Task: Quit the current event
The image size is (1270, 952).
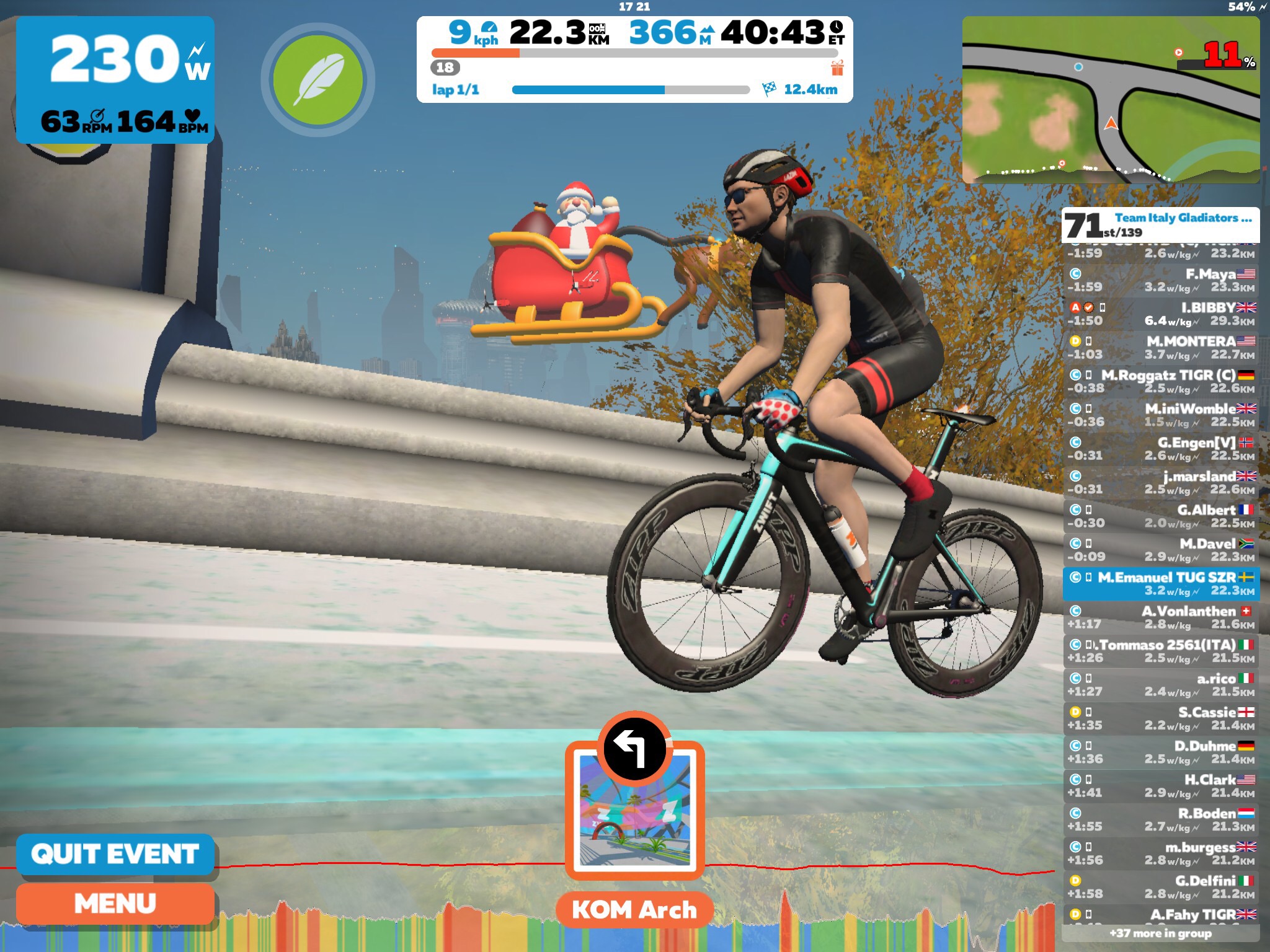Action: (115, 854)
